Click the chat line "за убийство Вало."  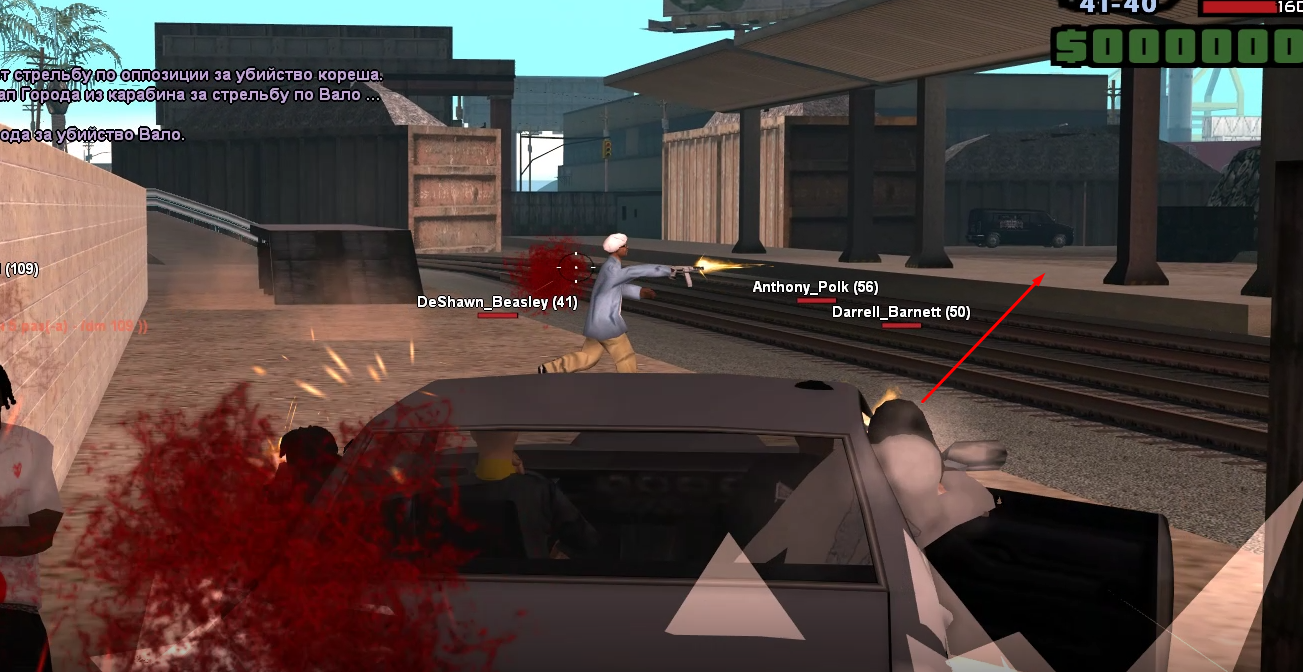coord(93,134)
